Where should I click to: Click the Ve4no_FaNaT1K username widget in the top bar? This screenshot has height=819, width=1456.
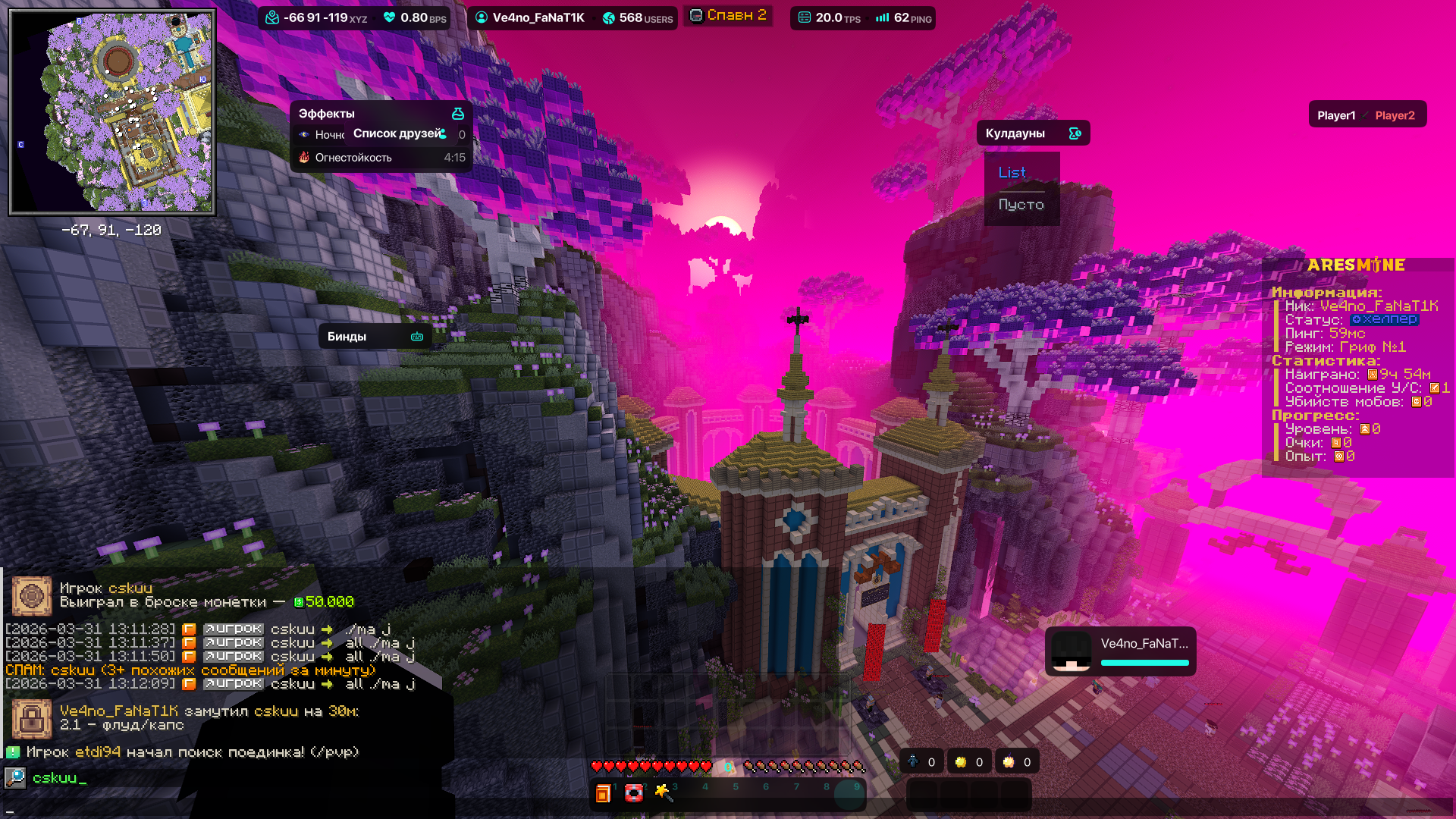[529, 17]
